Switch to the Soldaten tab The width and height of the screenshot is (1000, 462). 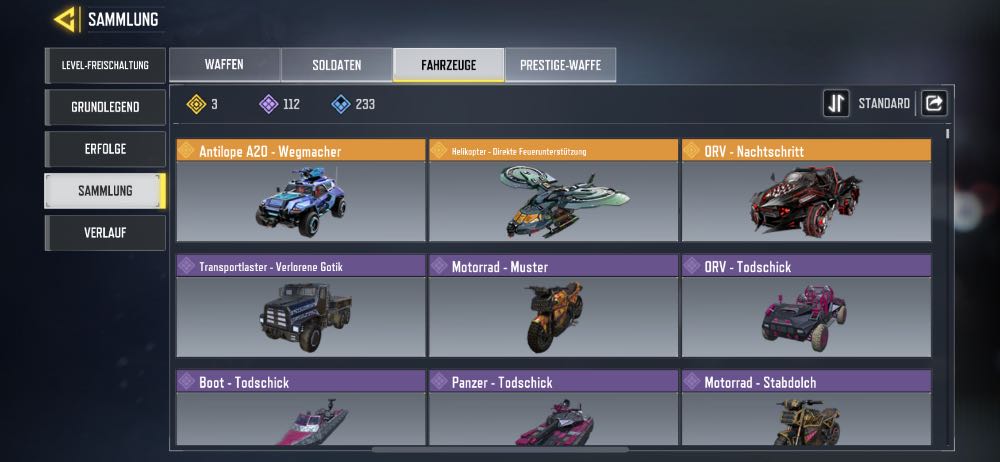[336, 65]
